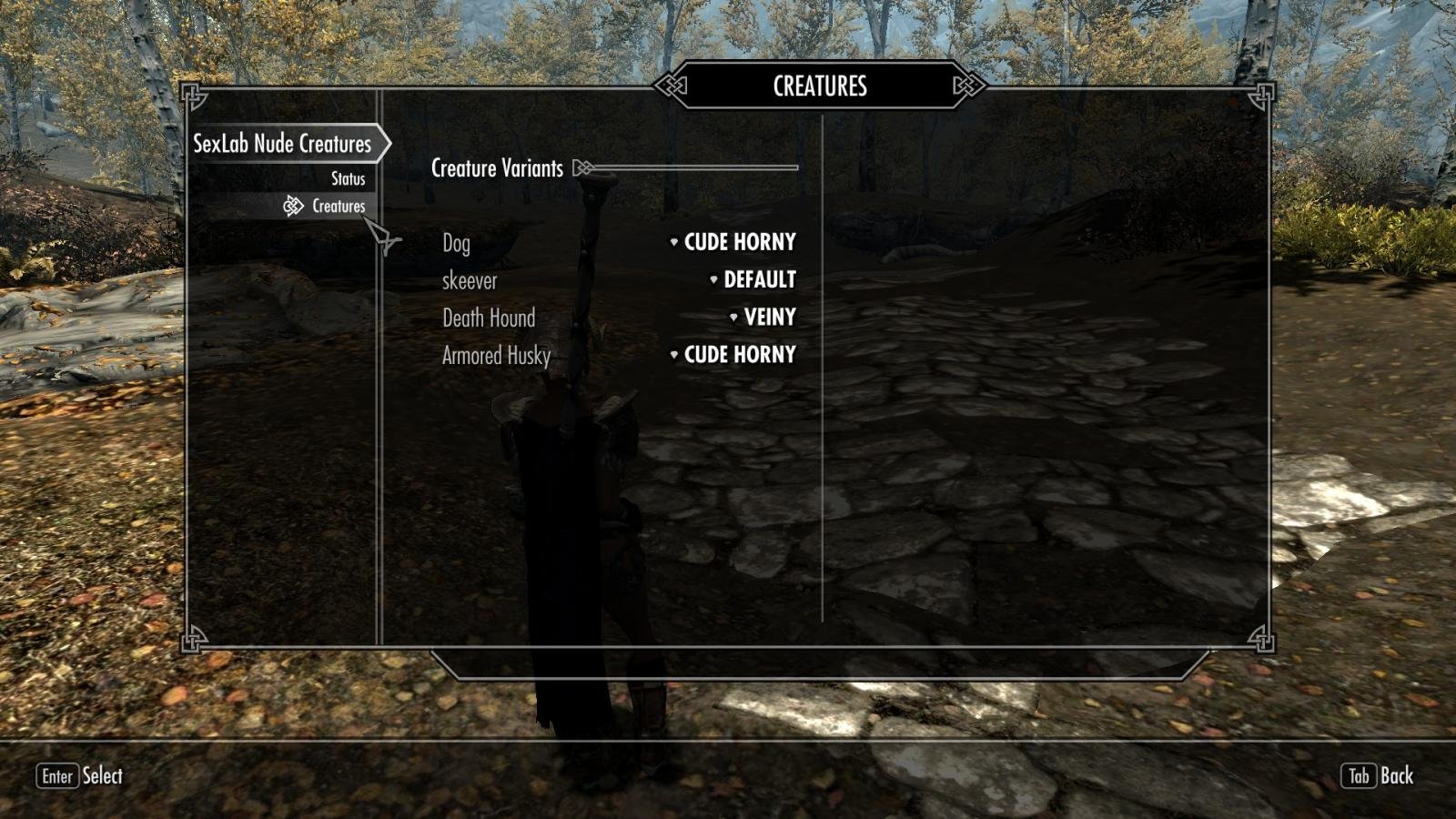The width and height of the screenshot is (1456, 819).
Task: Open the Dog variant dropdown
Action: (x=738, y=242)
